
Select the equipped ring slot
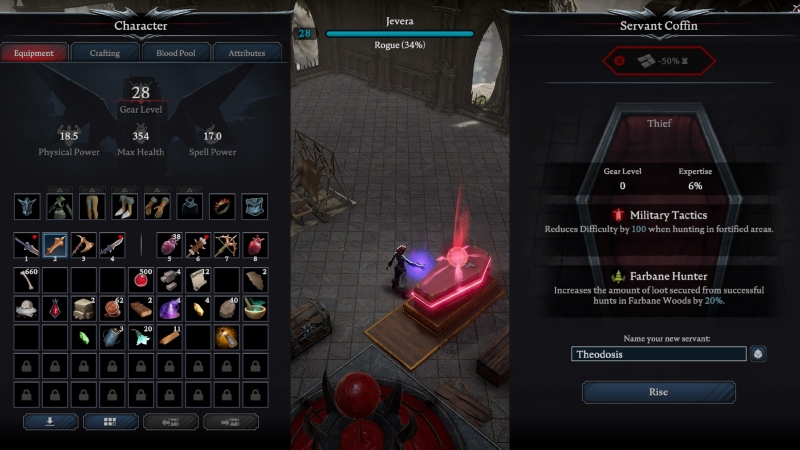(x=223, y=207)
